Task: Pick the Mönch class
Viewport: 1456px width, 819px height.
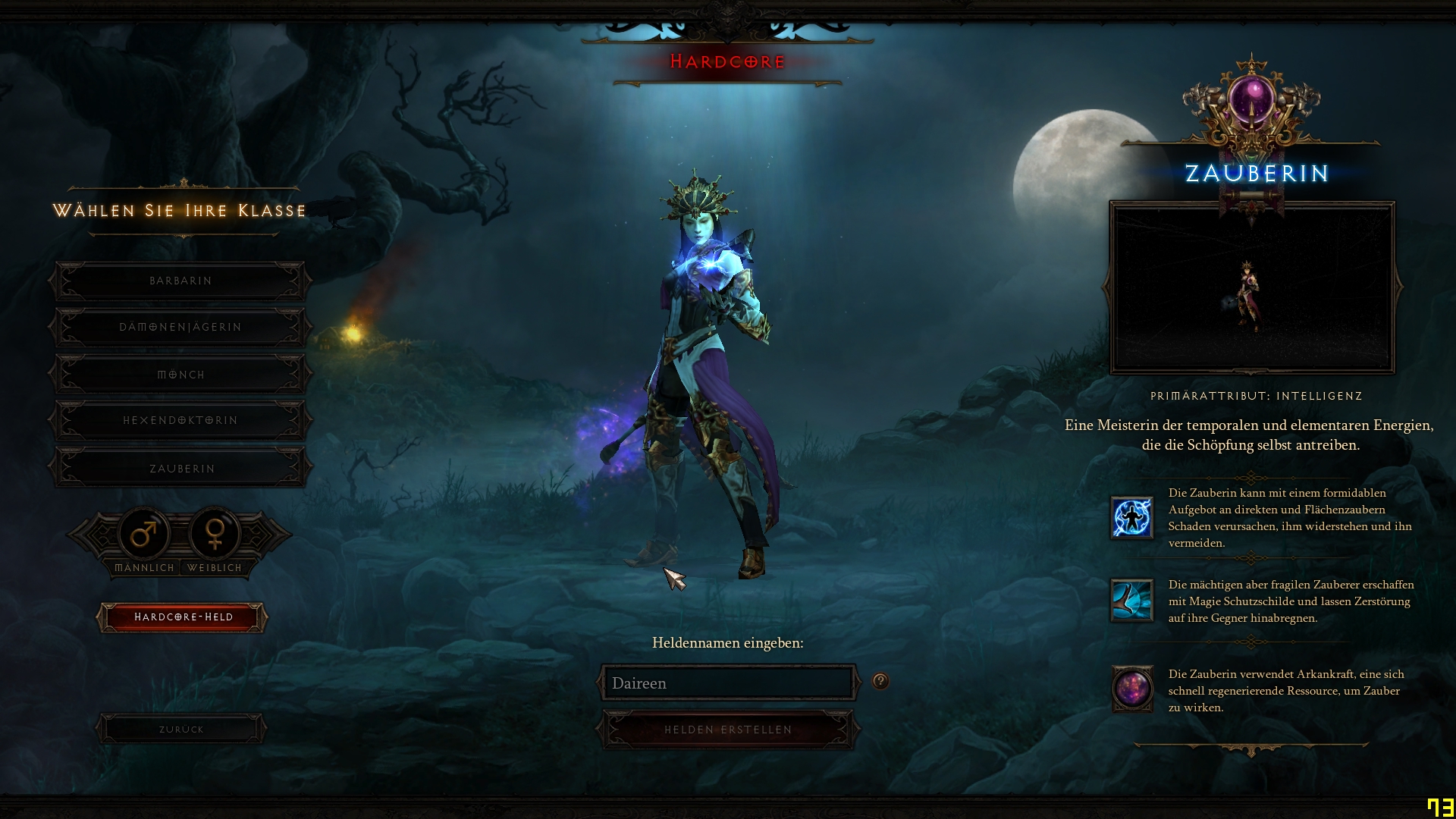Action: (x=180, y=375)
